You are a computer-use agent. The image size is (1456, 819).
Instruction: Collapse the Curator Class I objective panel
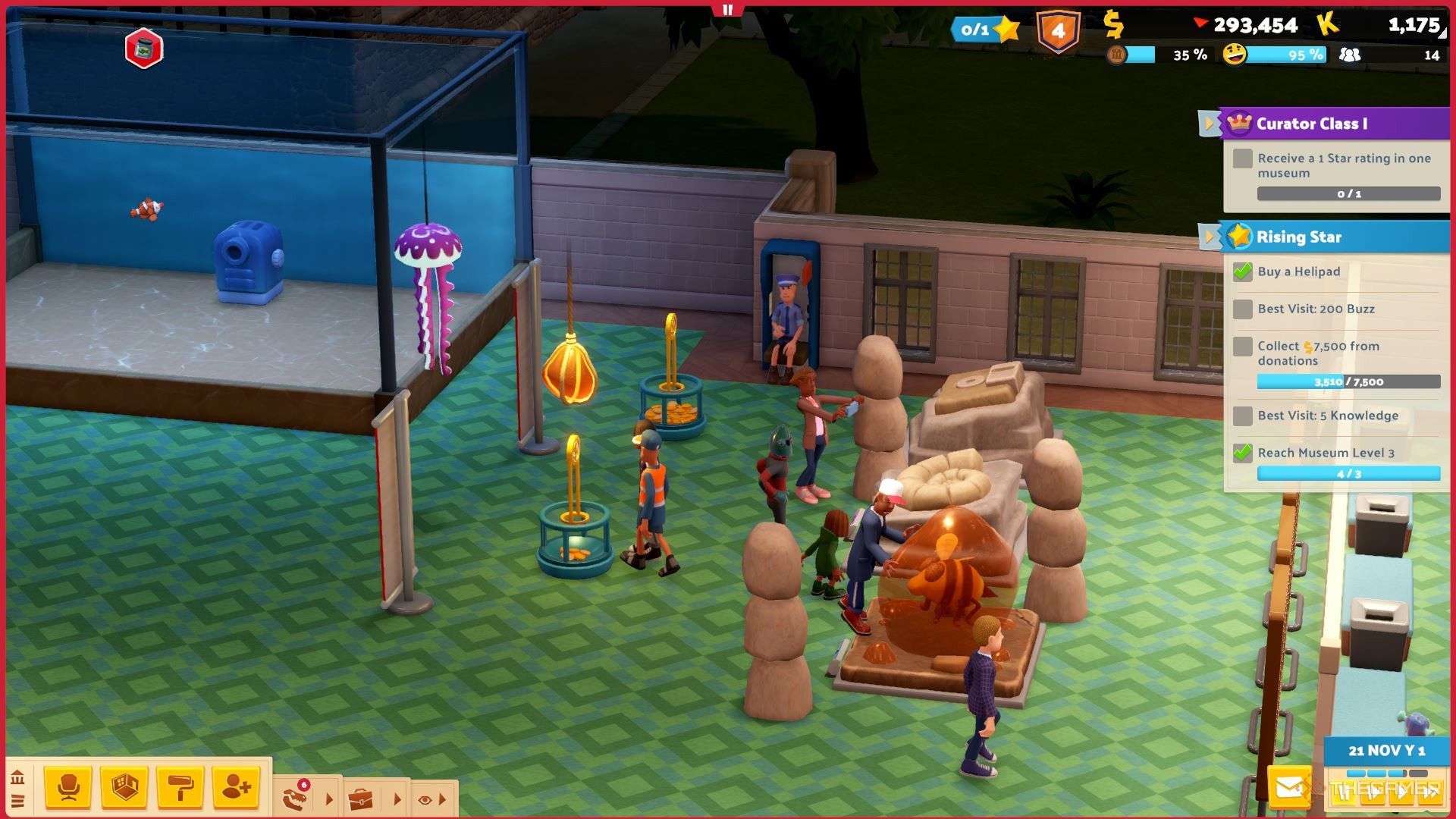[1208, 123]
